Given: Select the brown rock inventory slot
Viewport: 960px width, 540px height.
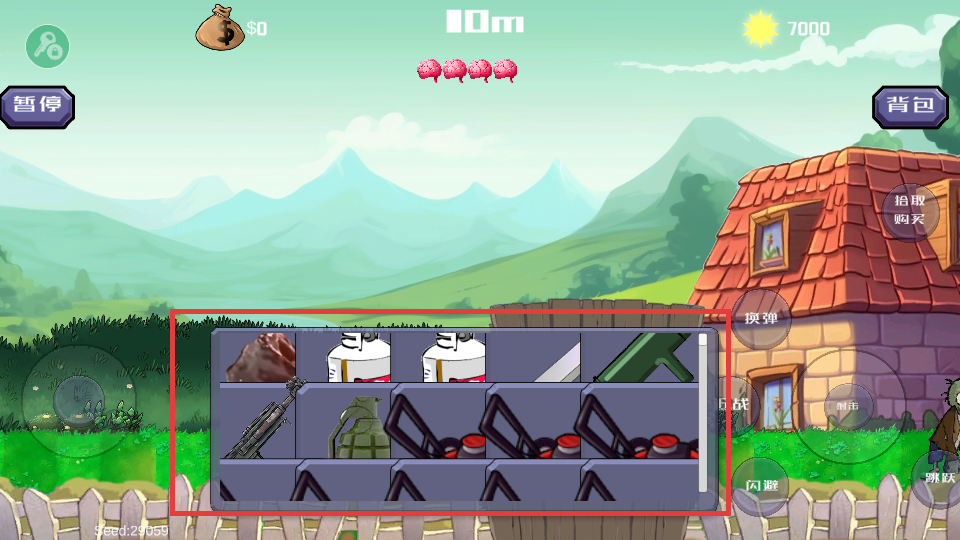Looking at the screenshot, I should (258, 358).
